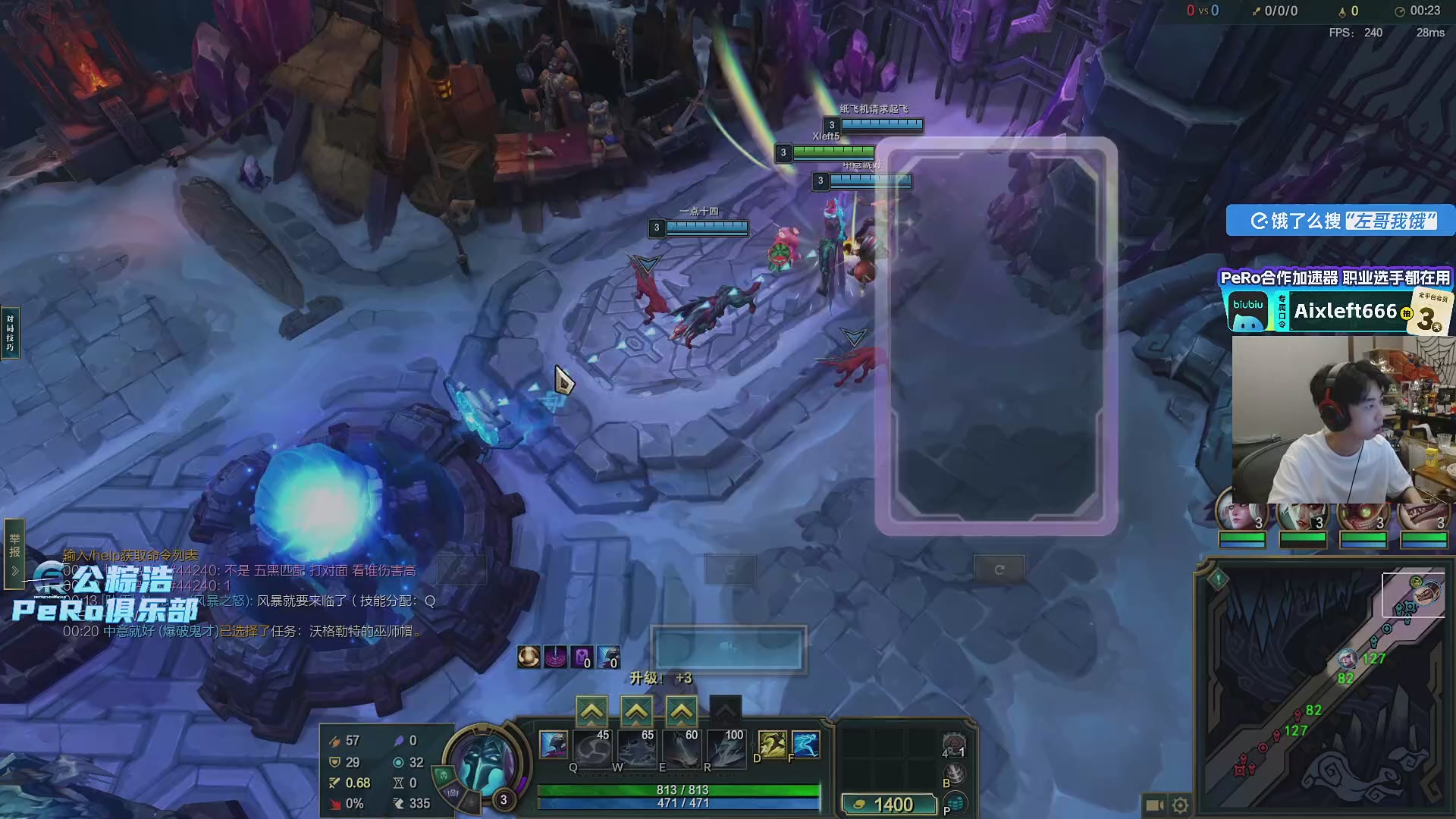Level up the Q ability
The width and height of the screenshot is (1456, 819).
(591, 712)
